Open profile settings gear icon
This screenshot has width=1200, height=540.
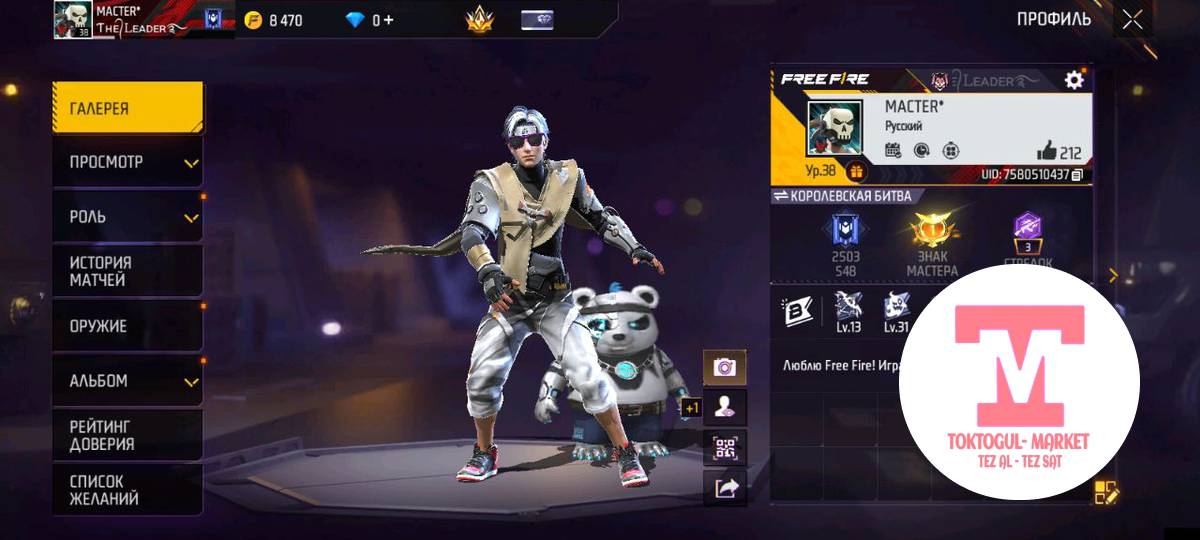click(x=1074, y=80)
